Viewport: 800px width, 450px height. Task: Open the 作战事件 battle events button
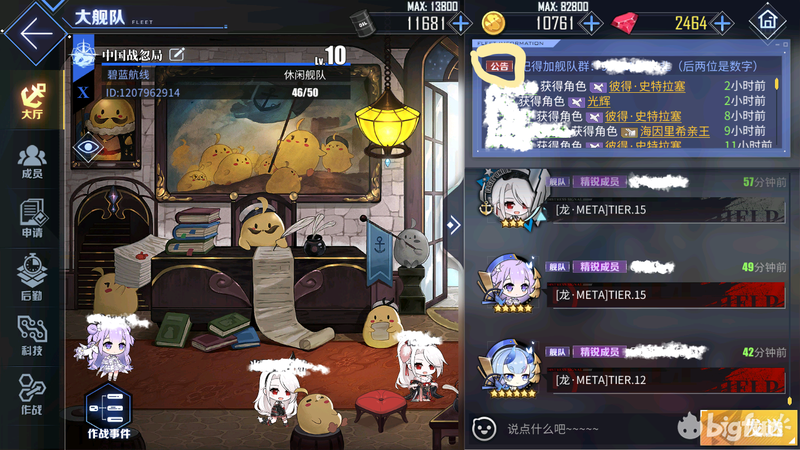point(108,412)
